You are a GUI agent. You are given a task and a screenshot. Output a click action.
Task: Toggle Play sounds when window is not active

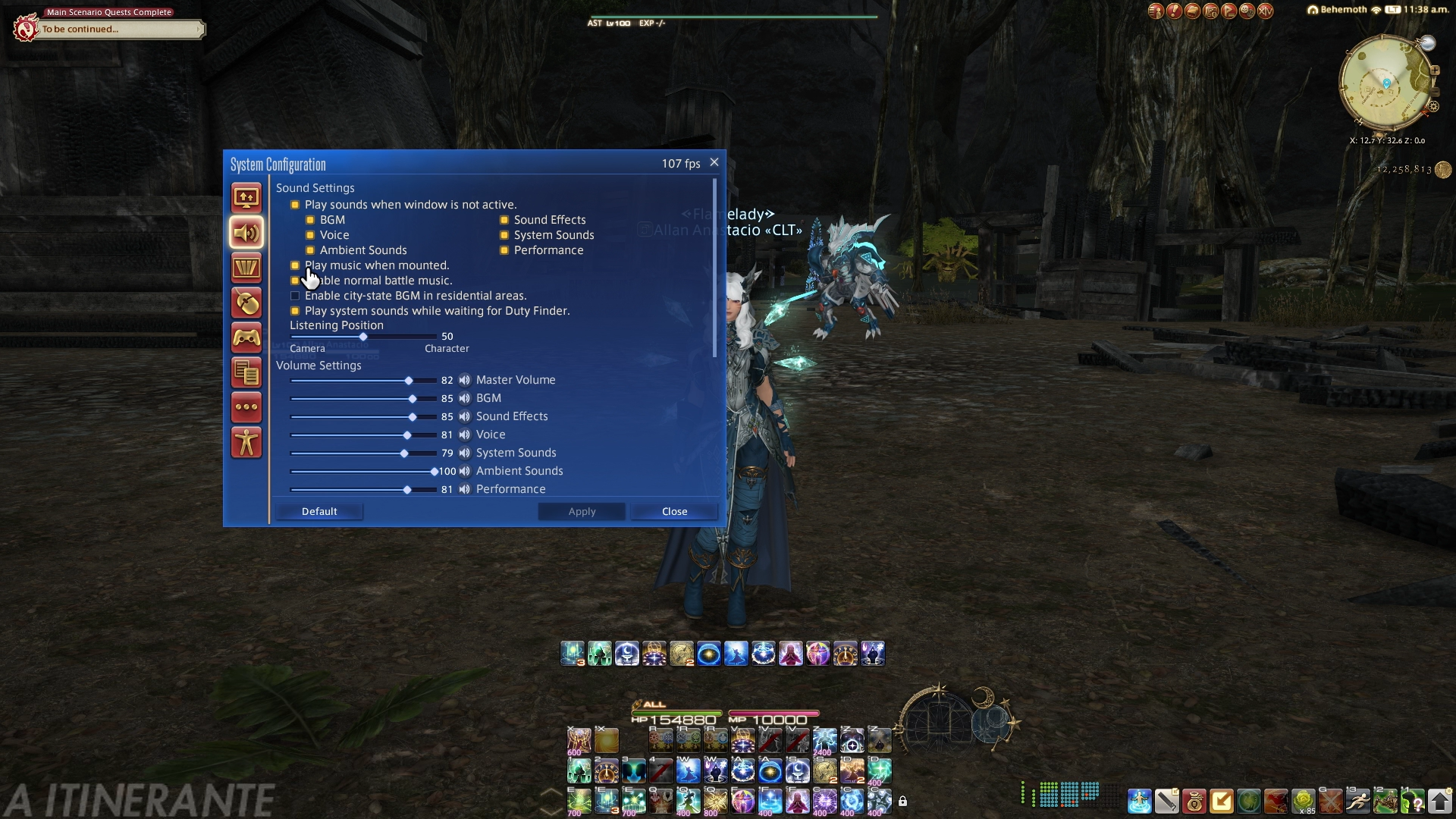(295, 205)
